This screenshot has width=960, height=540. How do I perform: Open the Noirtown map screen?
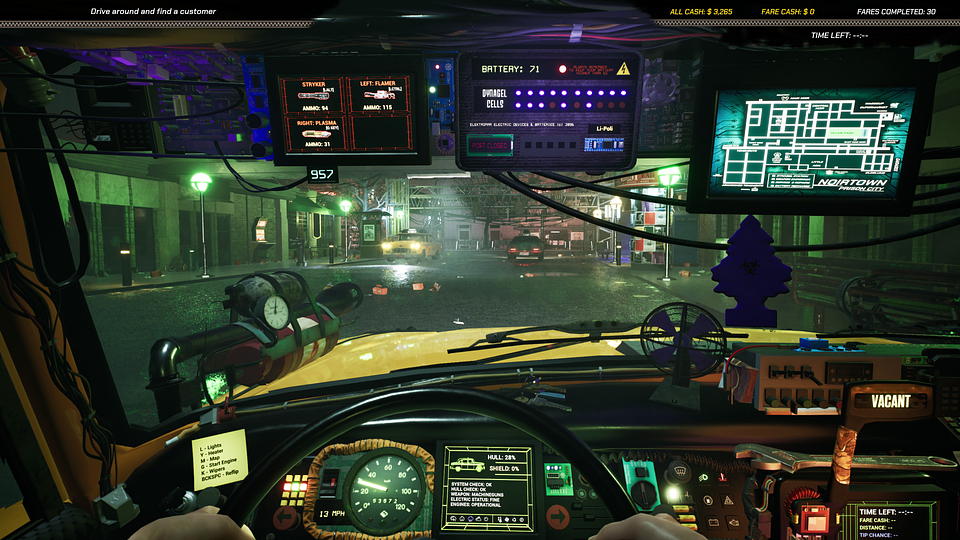tap(812, 141)
